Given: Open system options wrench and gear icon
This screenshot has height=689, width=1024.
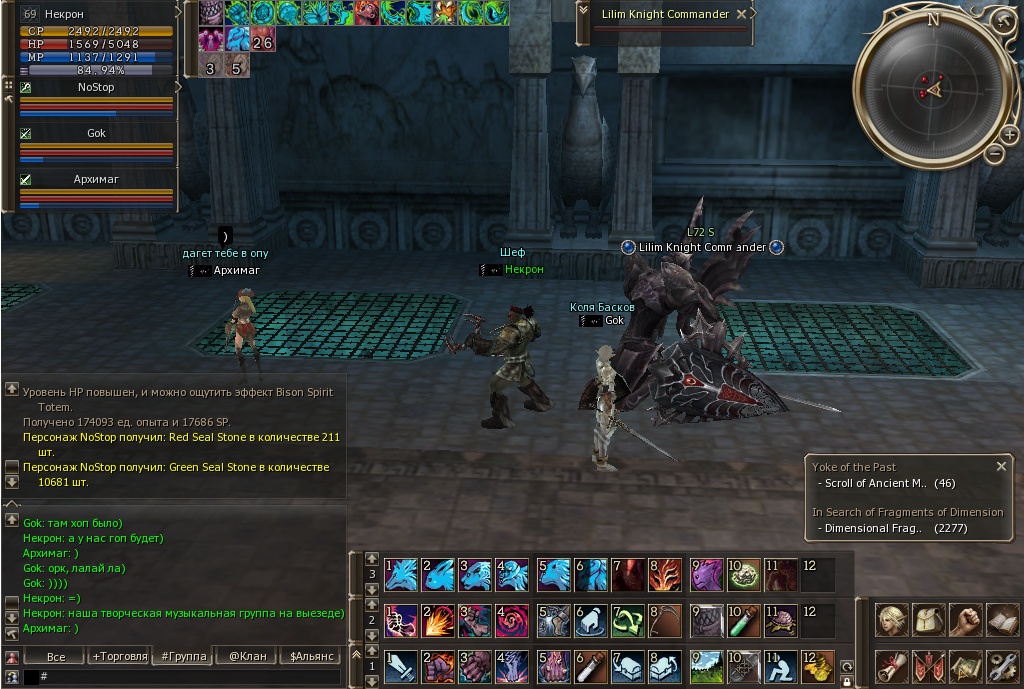Looking at the screenshot, I should point(1002,666).
